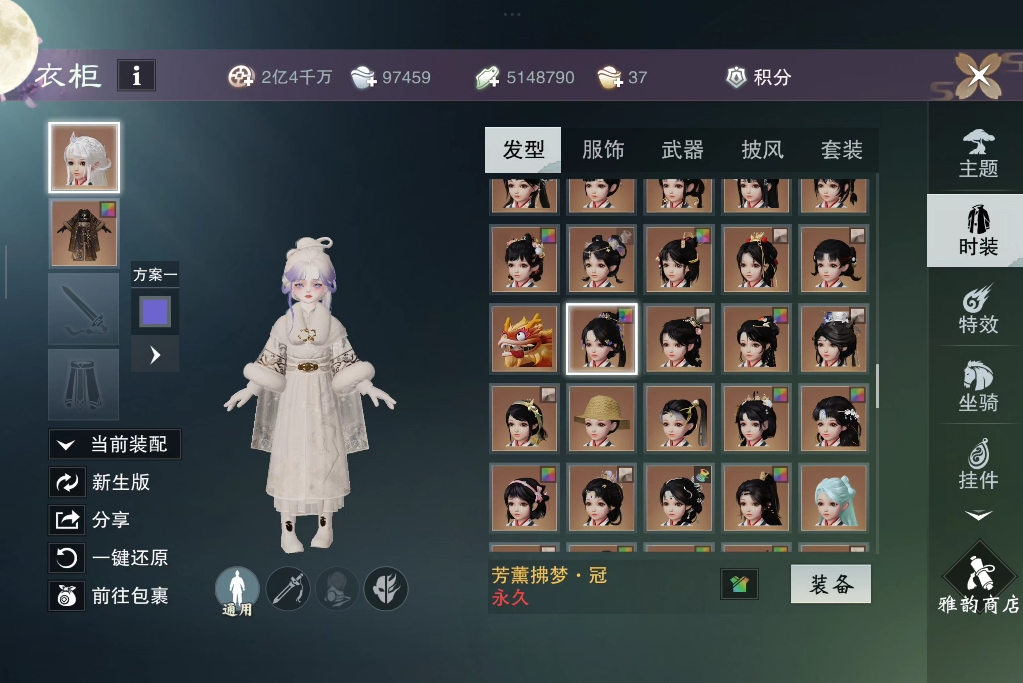Choose the straw hat hairstyle
This screenshot has height=683, width=1023.
602,418
